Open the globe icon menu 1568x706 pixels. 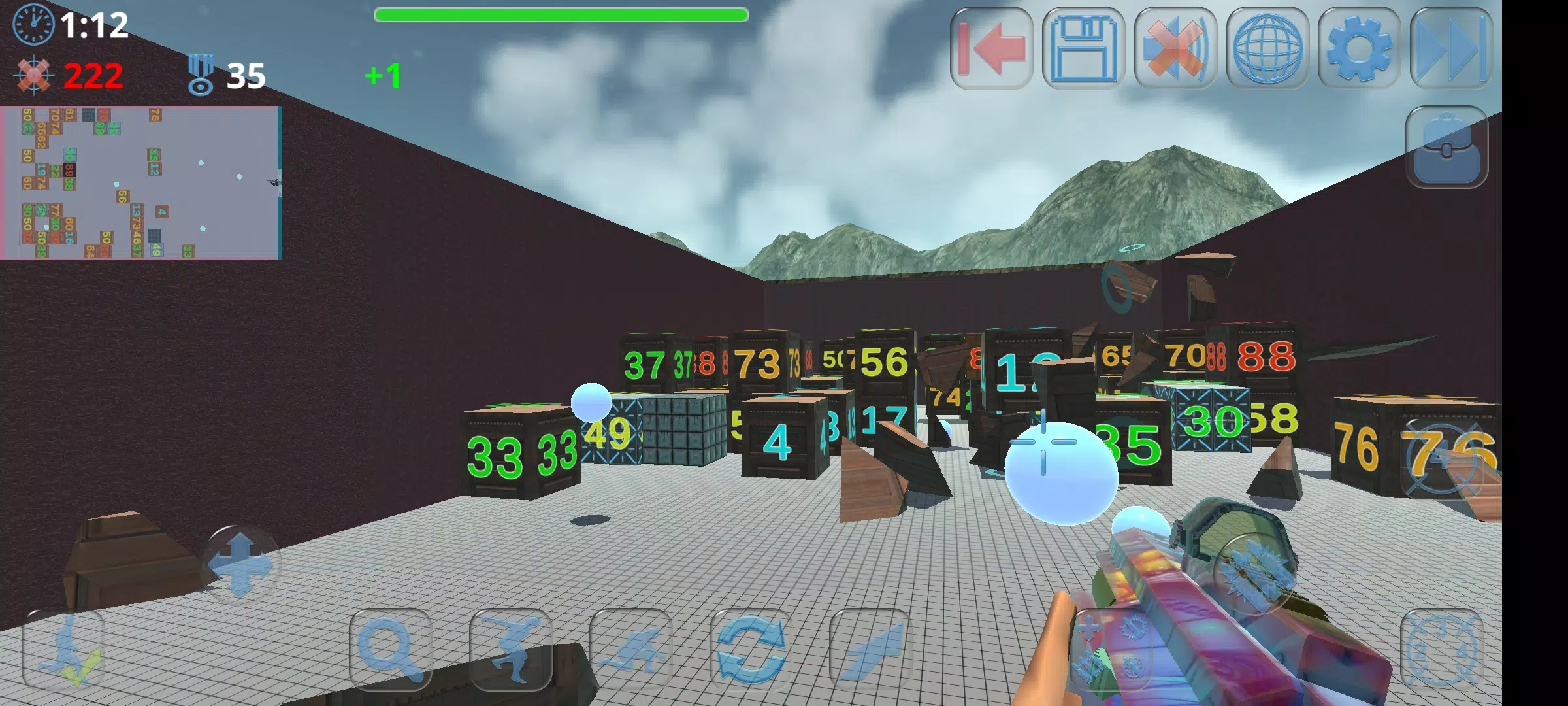[1267, 49]
